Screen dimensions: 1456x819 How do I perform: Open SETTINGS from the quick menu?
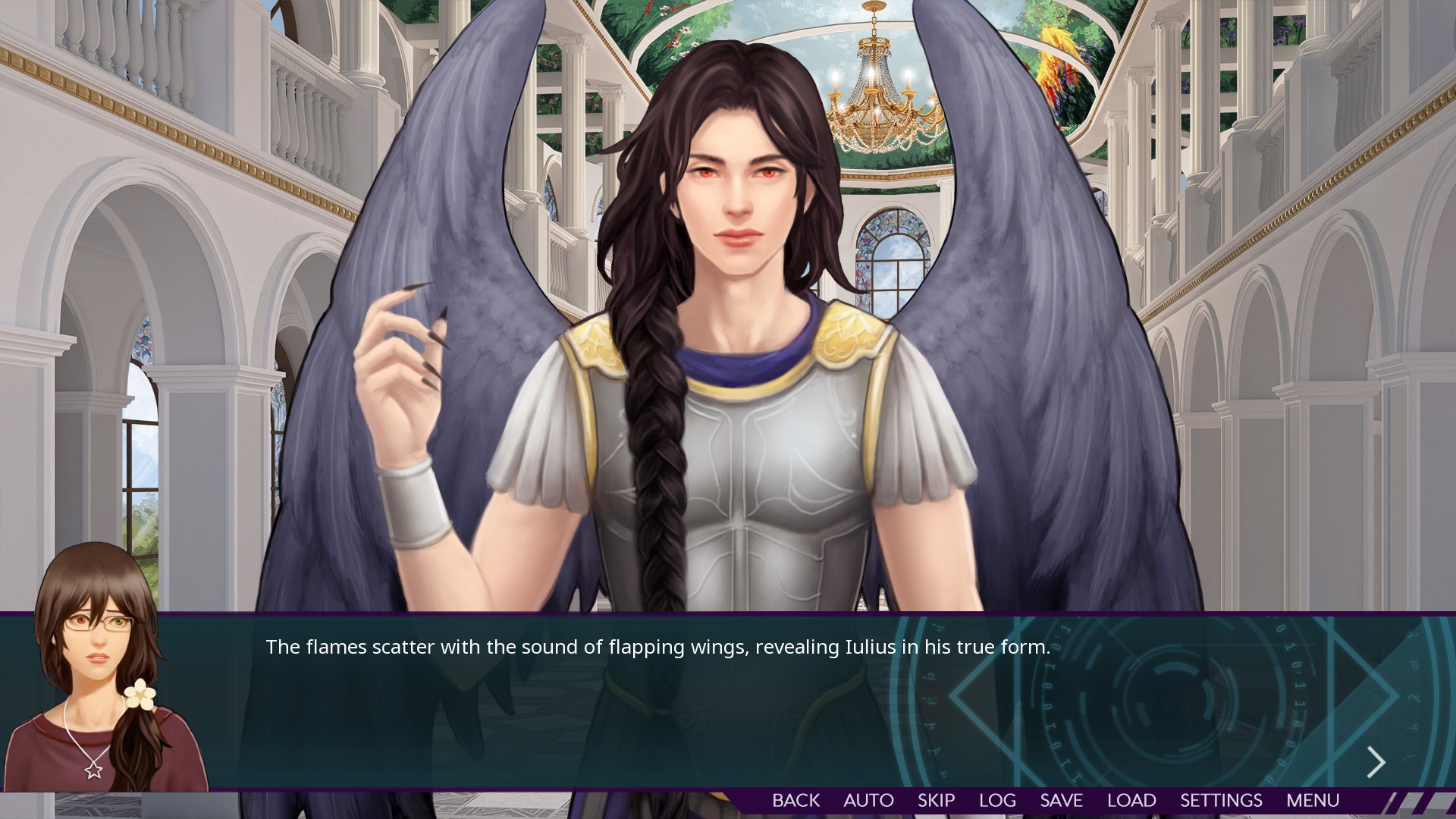(1220, 800)
